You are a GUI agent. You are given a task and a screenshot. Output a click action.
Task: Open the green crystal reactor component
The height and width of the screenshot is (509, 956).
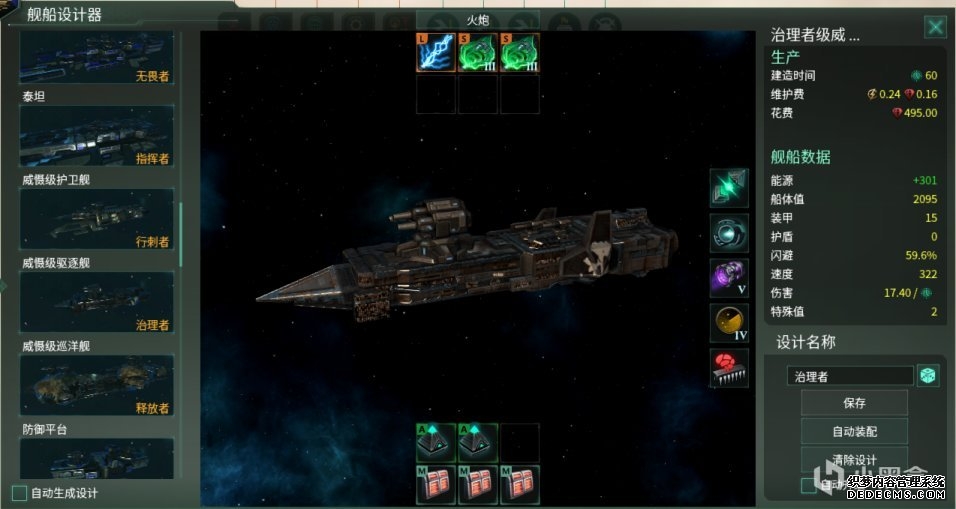pos(729,188)
